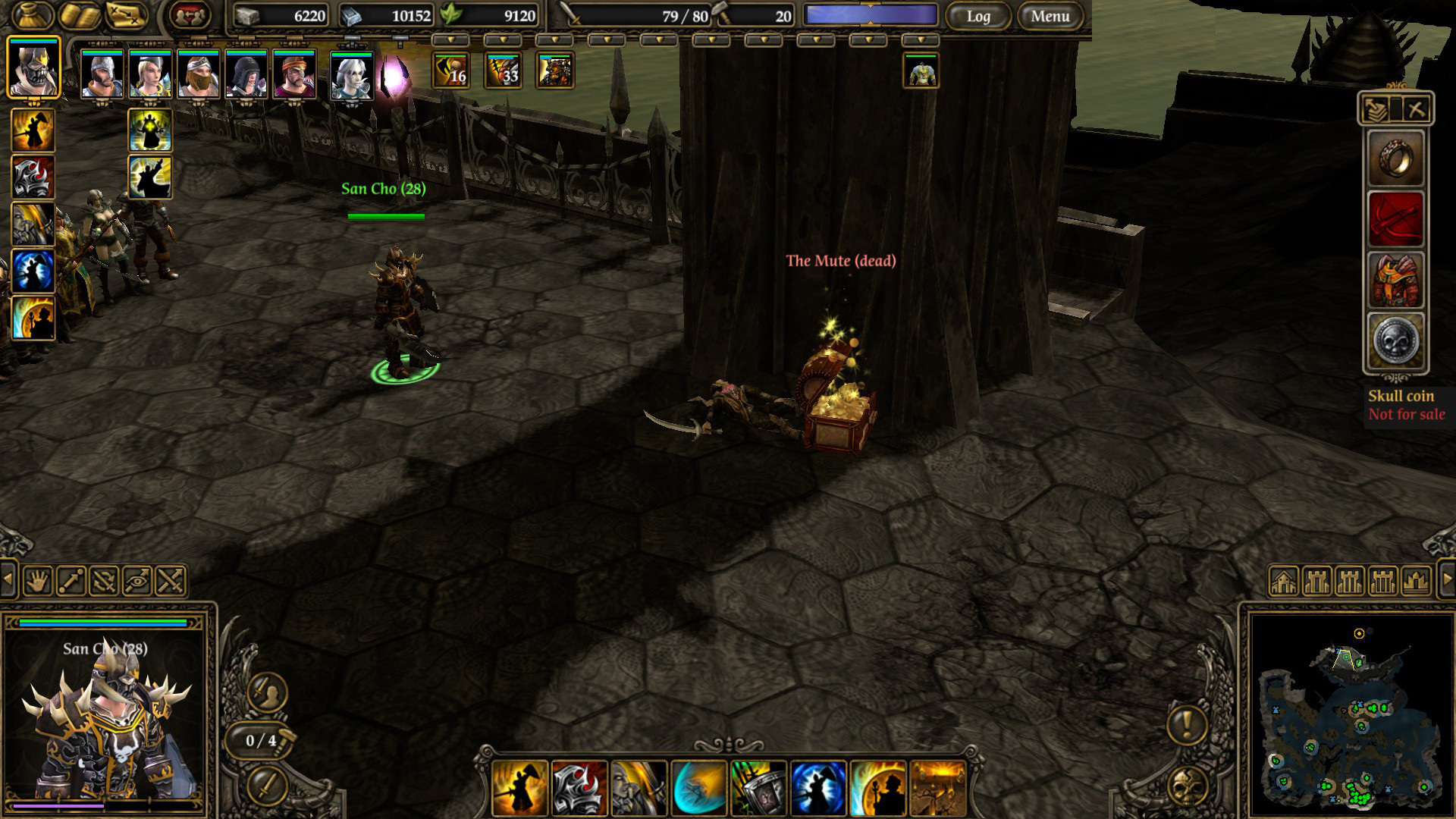This screenshot has height=819, width=1456.
Task: Select the unit group numbered 16
Action: (451, 71)
